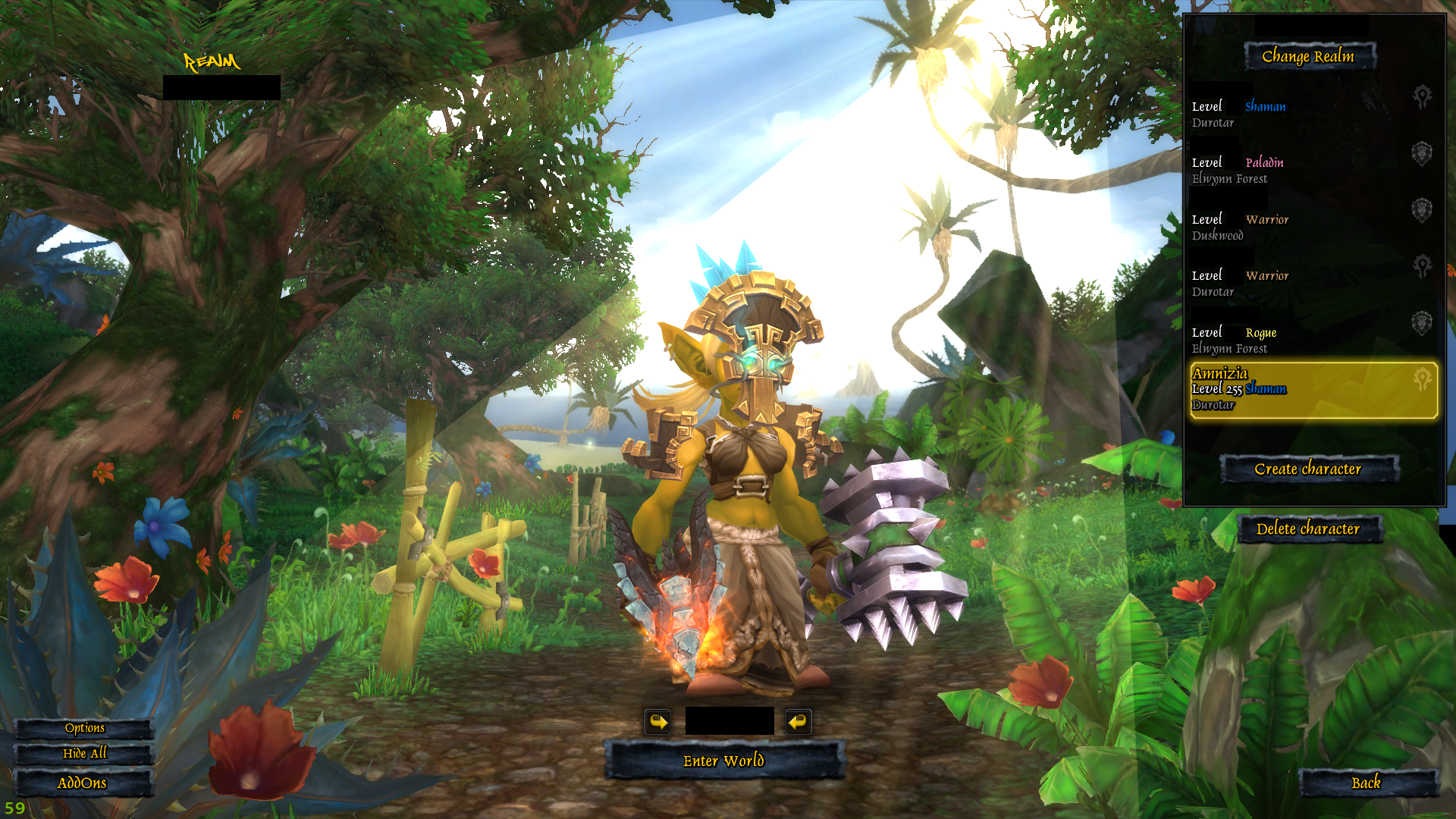
Task: Choose the Warrior located in Duskwood
Action: (x=1312, y=224)
